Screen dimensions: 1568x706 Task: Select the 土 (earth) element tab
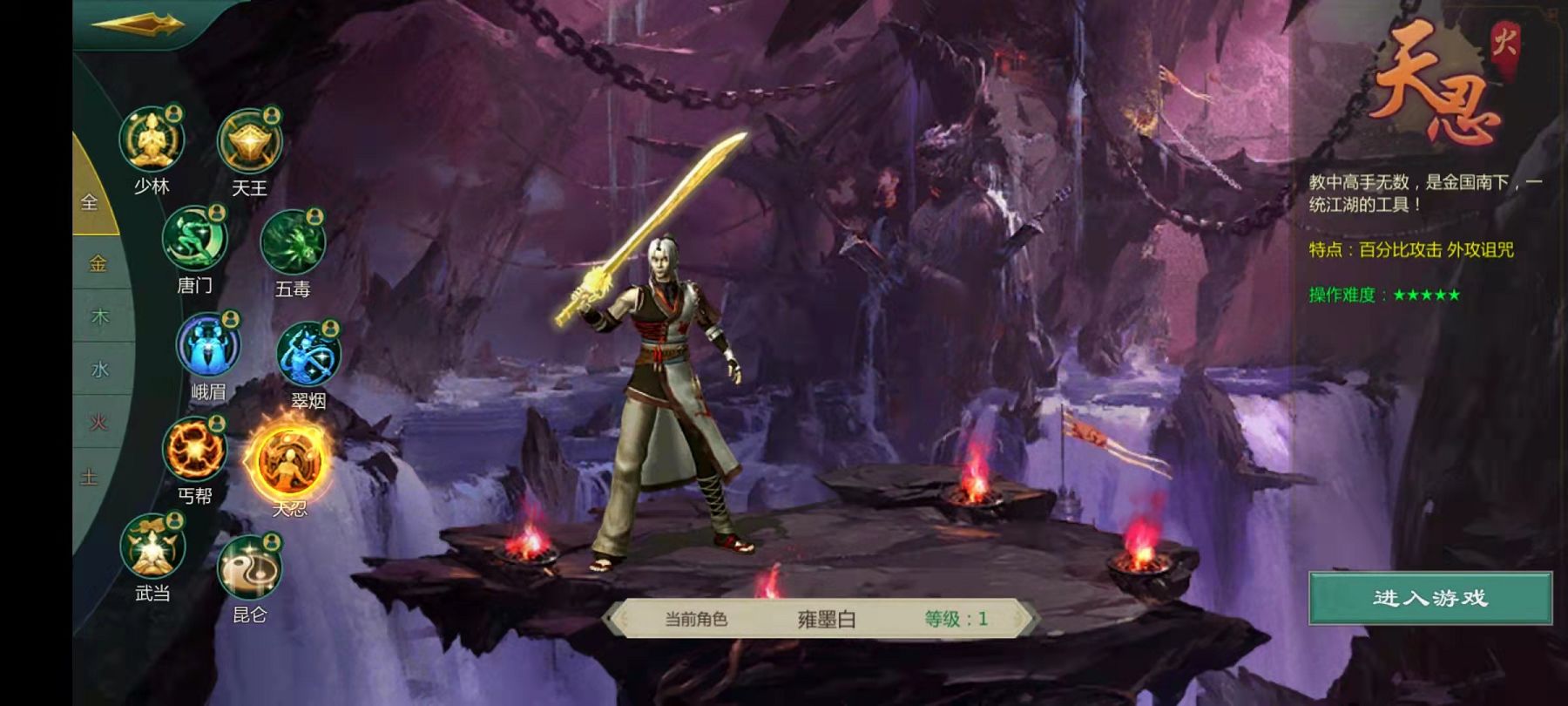pyautogui.click(x=90, y=477)
